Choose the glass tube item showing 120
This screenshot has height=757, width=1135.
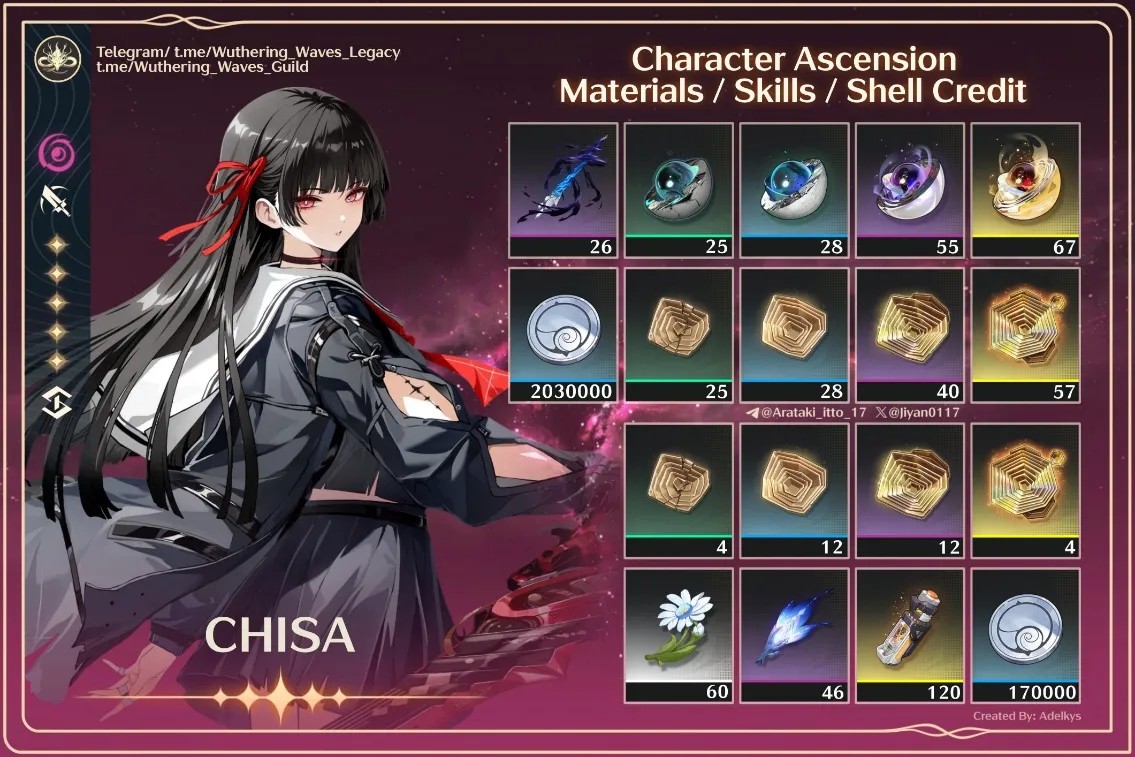(910, 635)
